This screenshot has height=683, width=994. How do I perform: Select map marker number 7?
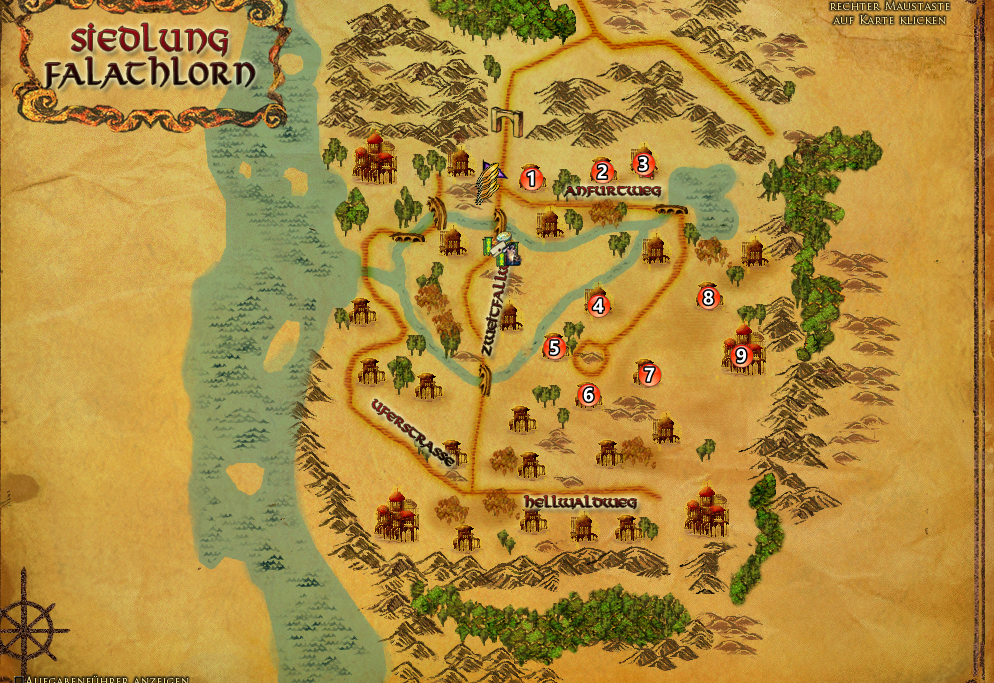pyautogui.click(x=649, y=375)
